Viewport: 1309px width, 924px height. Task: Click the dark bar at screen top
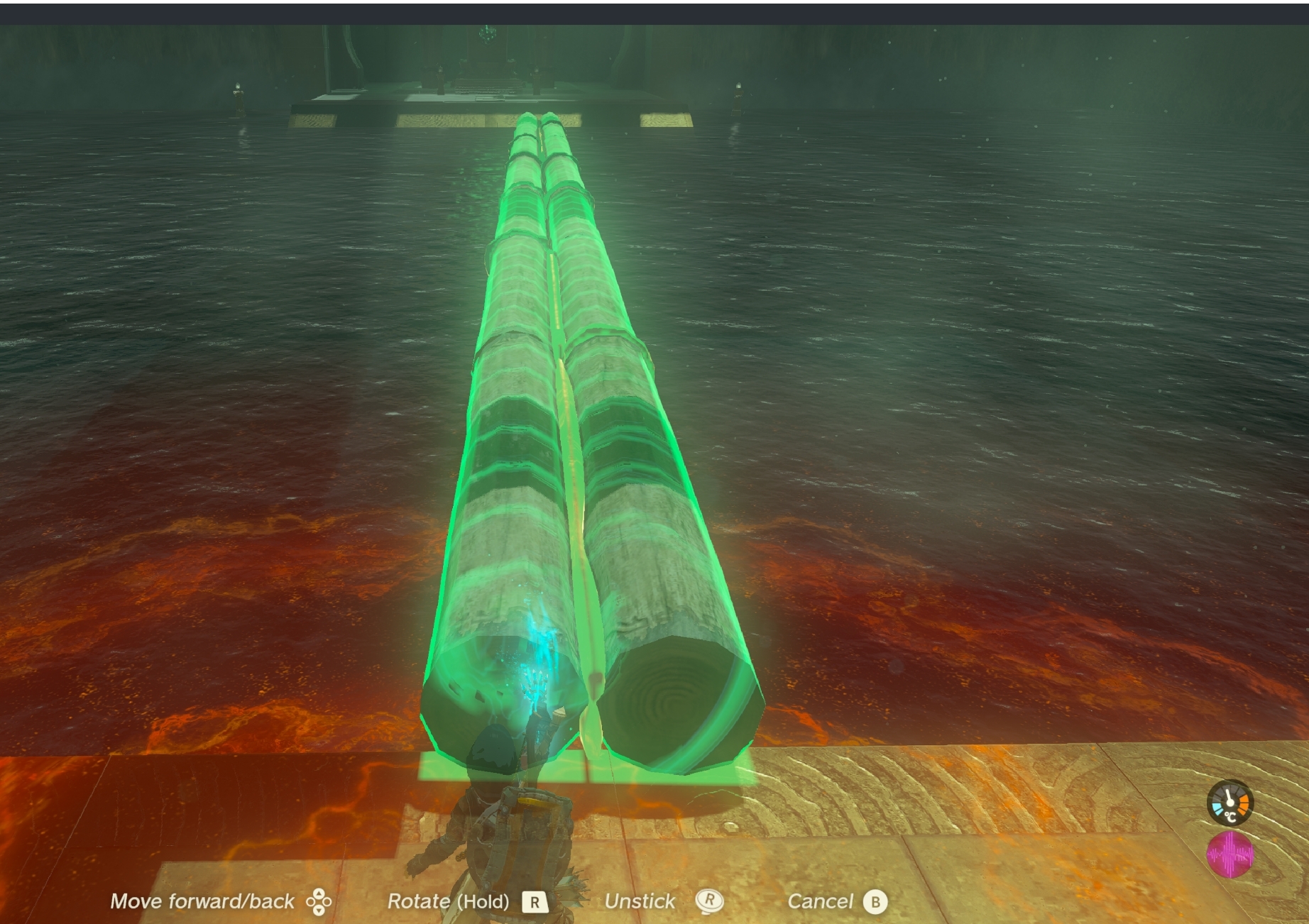tap(653, 9)
